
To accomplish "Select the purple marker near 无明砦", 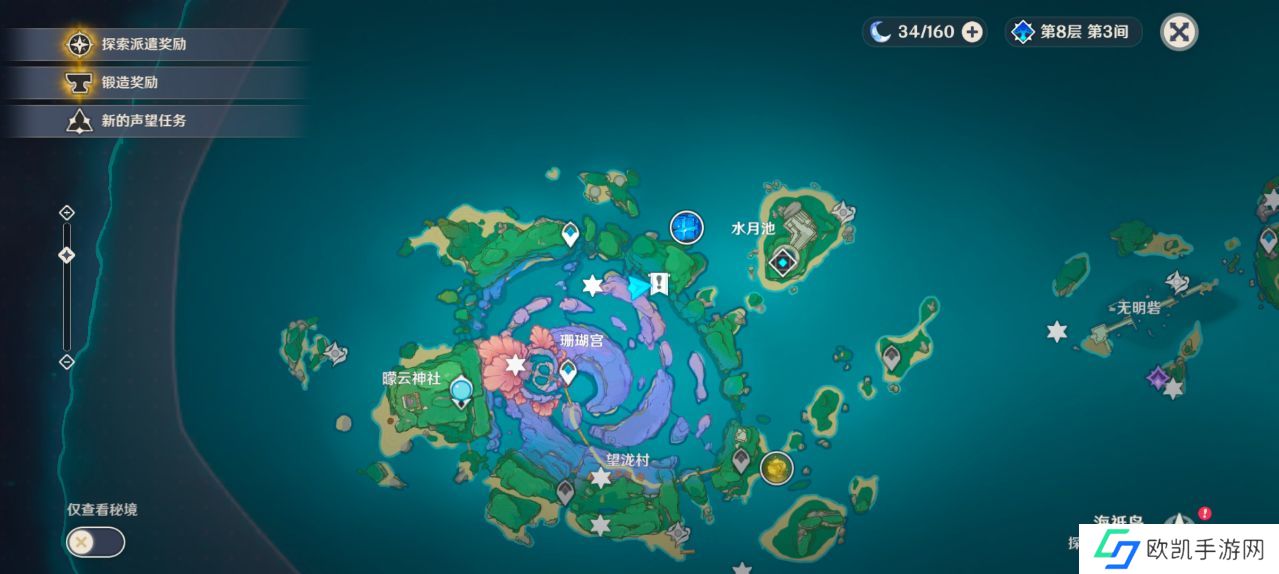I will [x=1157, y=379].
